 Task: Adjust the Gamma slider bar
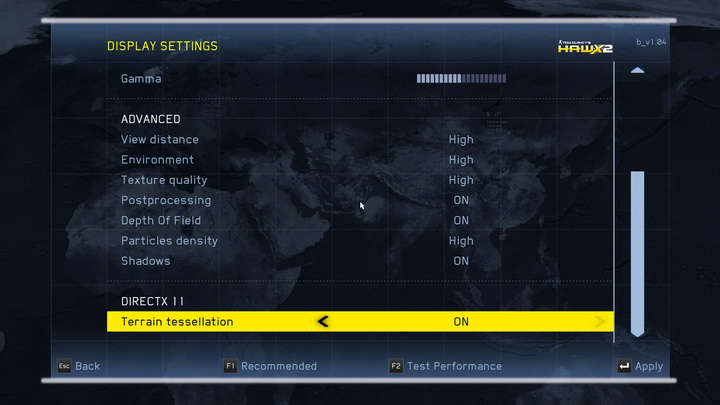461,78
